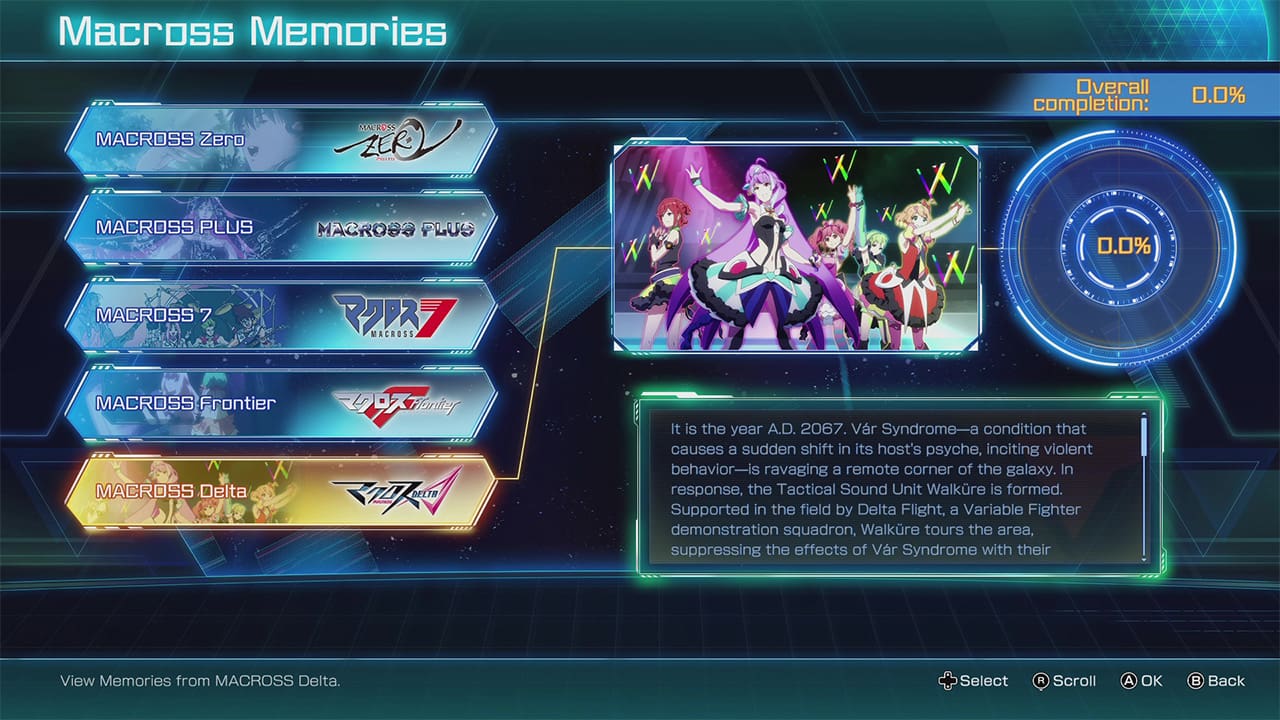The width and height of the screenshot is (1280, 720).
Task: Click the MACROSS Frontier logo
Action: [400, 402]
